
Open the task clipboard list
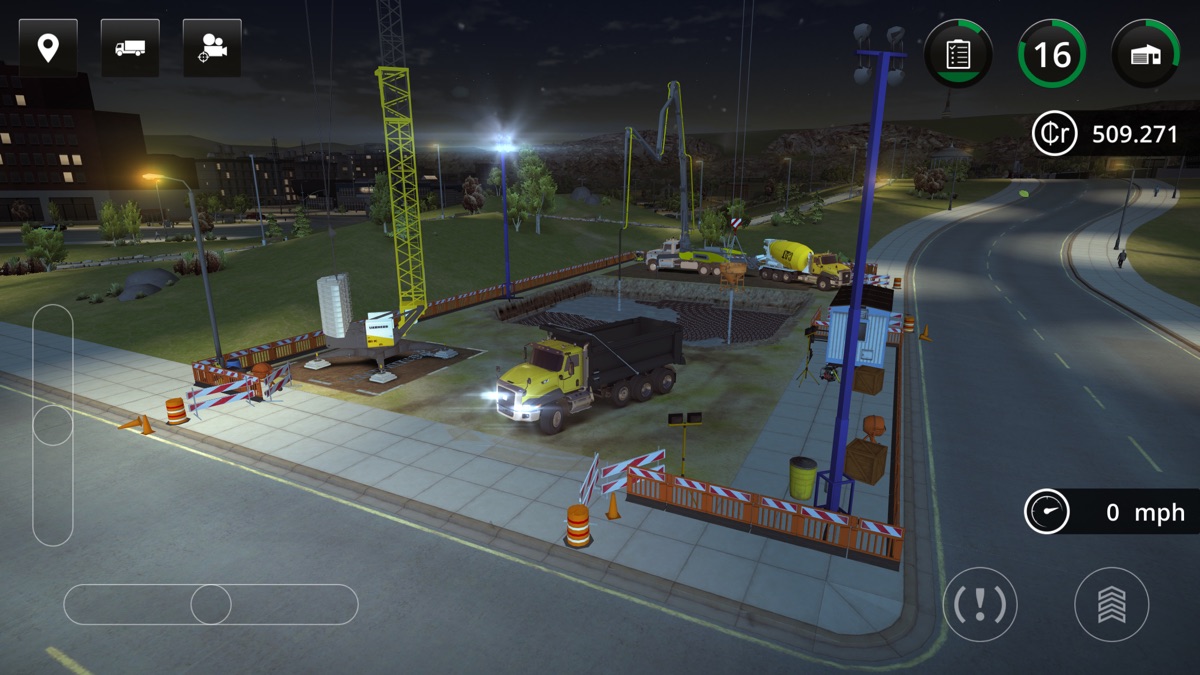pos(958,54)
